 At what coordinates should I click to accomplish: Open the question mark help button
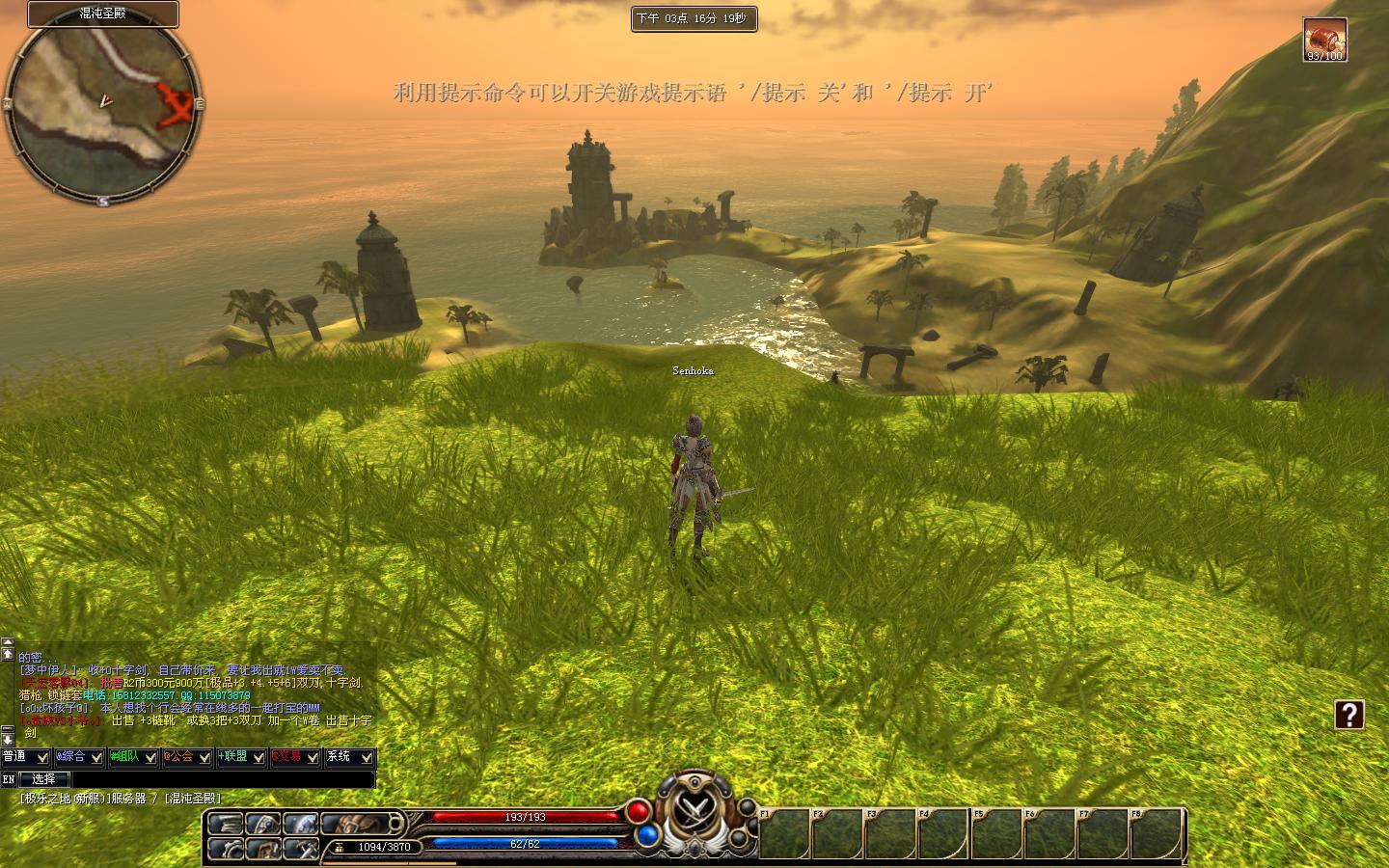[1348, 715]
